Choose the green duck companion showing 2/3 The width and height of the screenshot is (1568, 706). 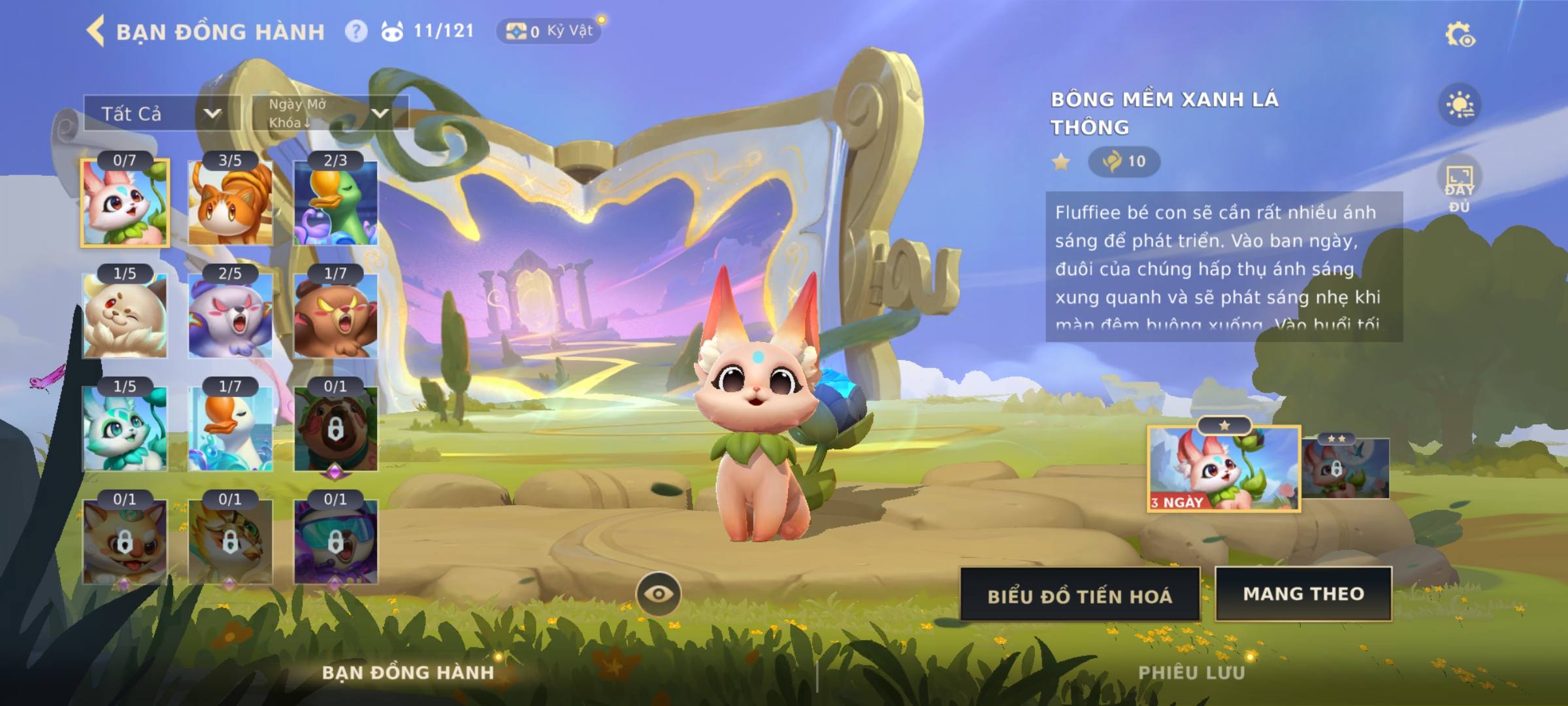(x=335, y=203)
